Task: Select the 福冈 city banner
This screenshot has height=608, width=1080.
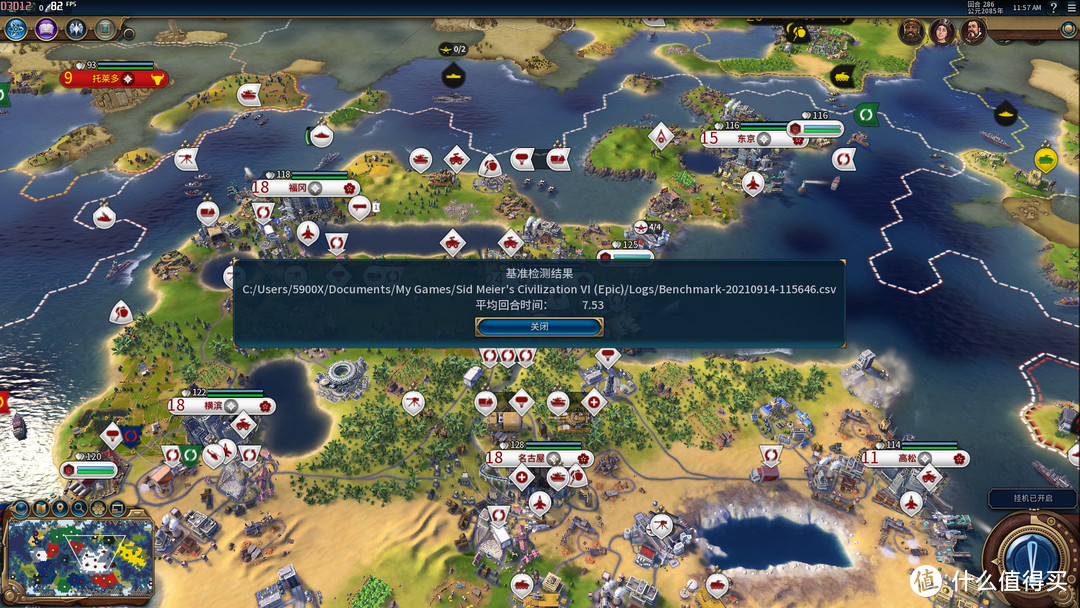Action: click(305, 187)
